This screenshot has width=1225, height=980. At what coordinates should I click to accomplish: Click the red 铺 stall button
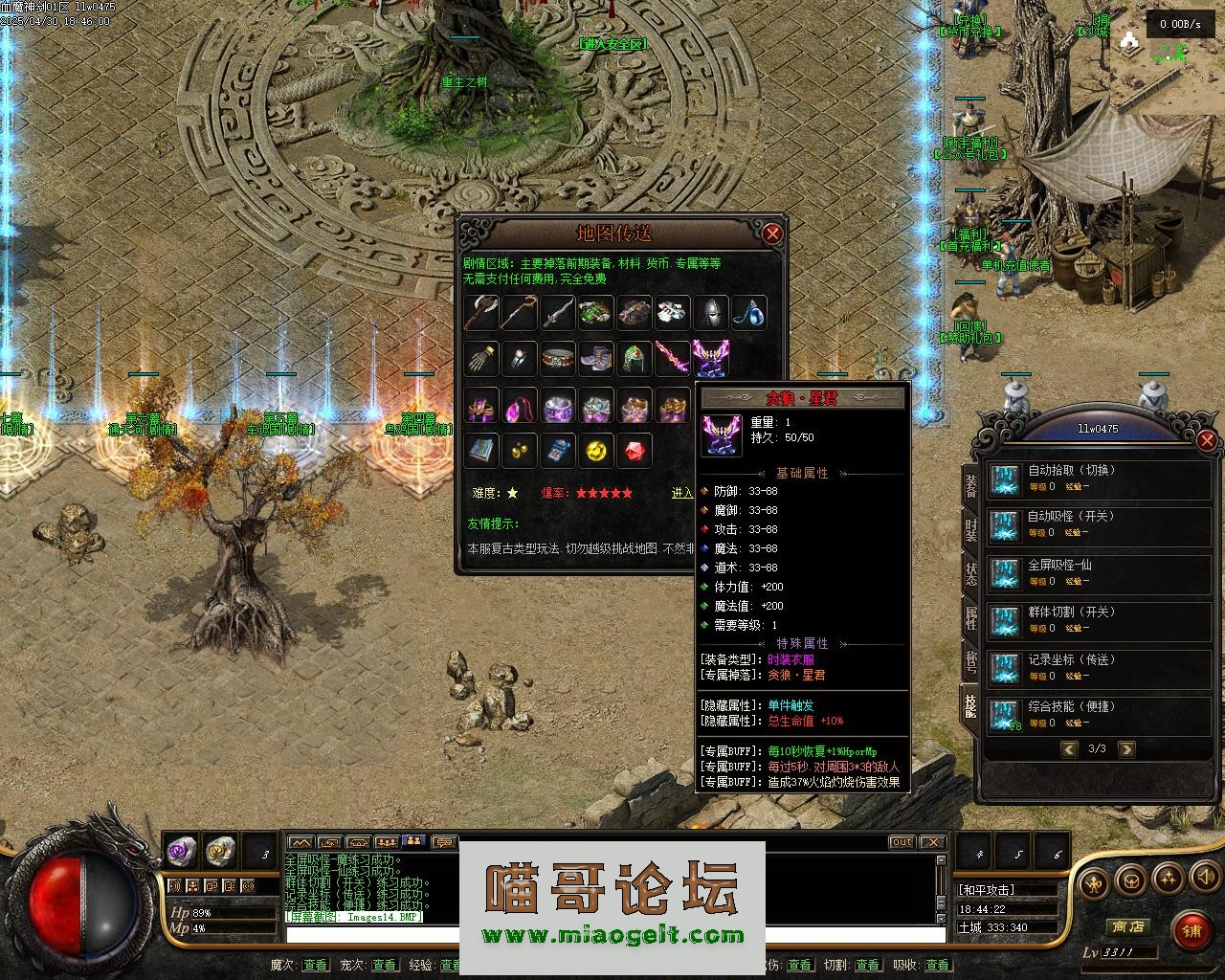(1190, 930)
